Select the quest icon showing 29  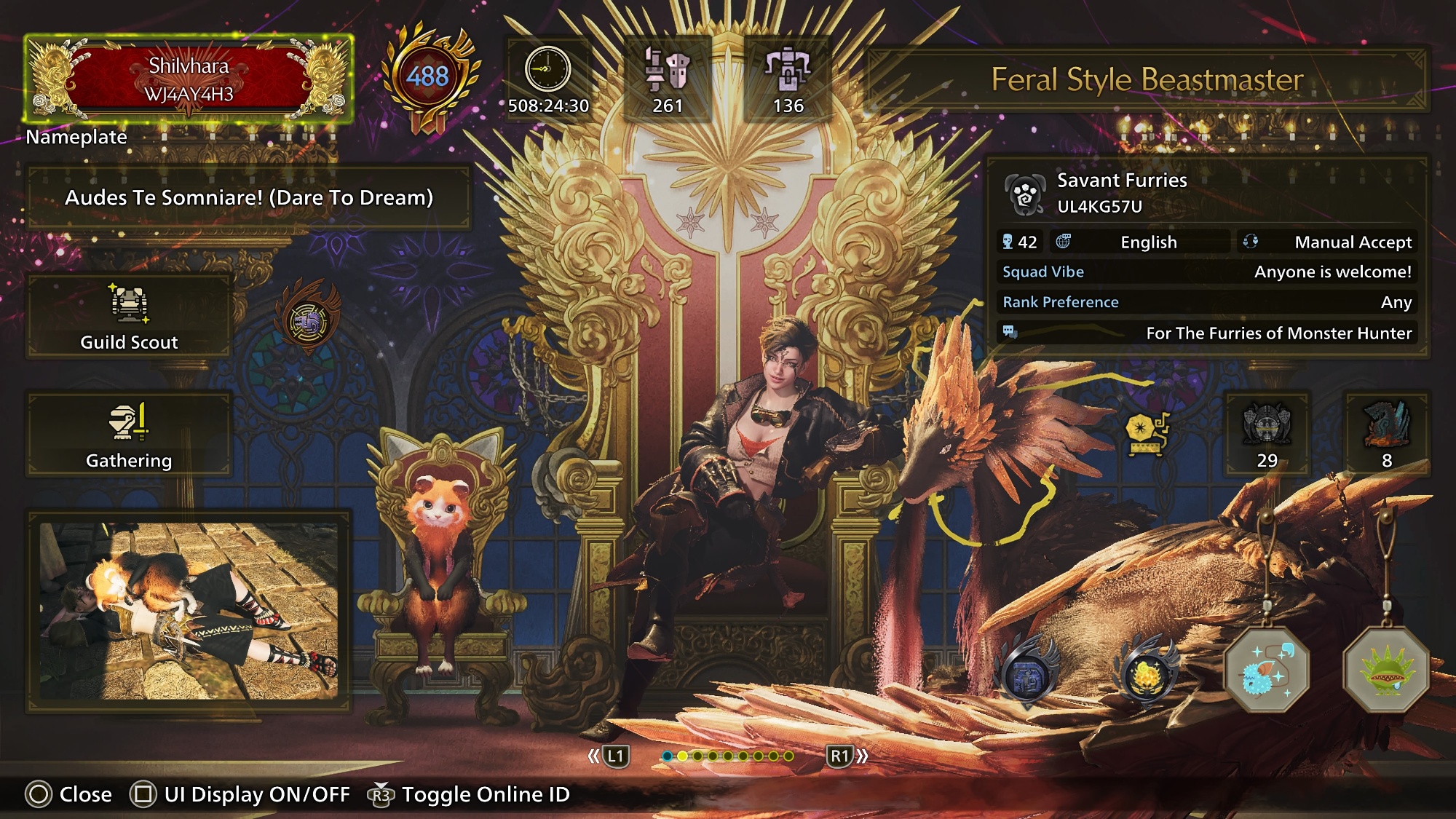(x=1267, y=434)
